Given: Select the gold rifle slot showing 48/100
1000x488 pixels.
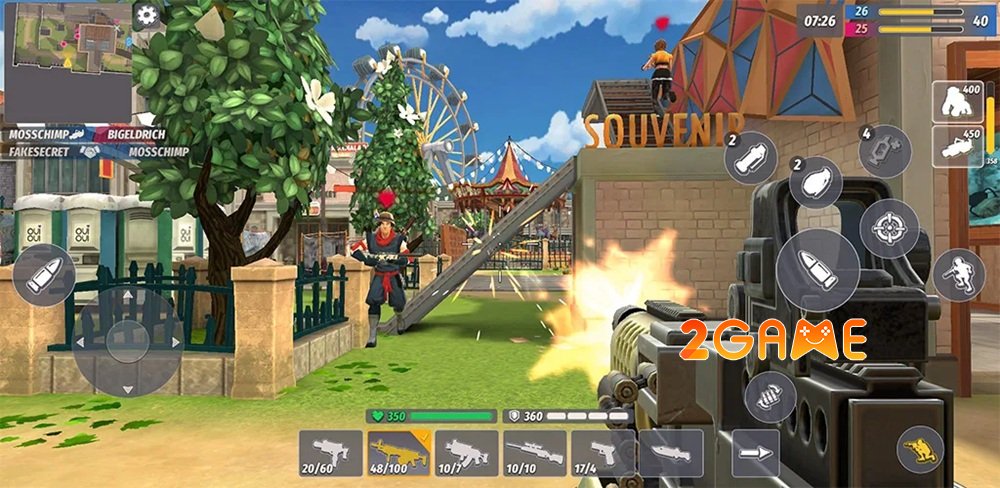Looking at the screenshot, I should pos(399,453).
